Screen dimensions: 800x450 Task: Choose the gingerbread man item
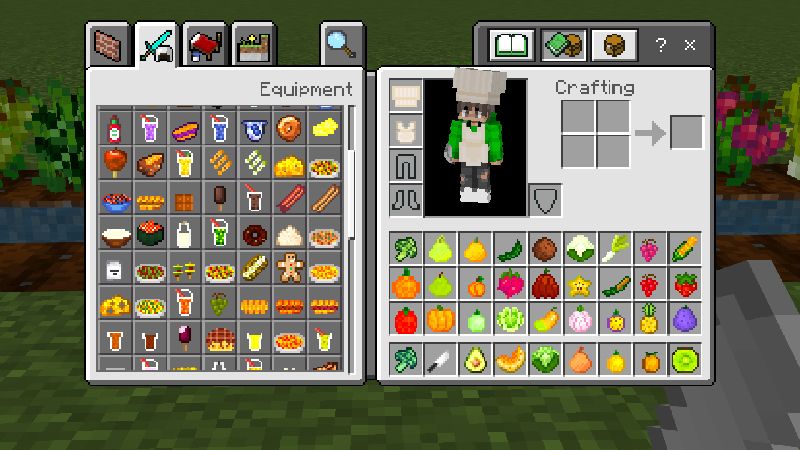tap(289, 266)
